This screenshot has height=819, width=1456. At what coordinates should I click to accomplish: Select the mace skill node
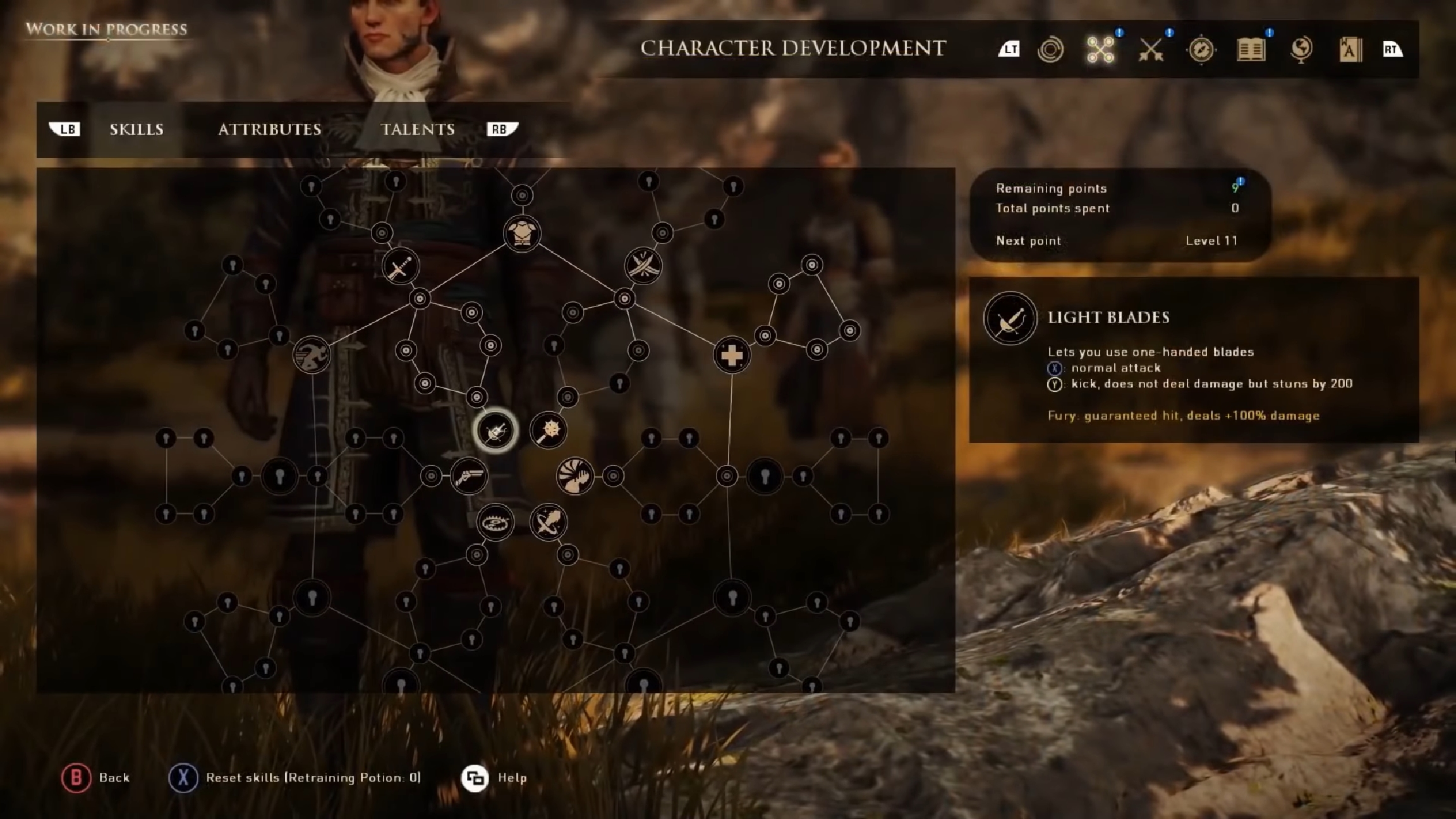(x=549, y=430)
